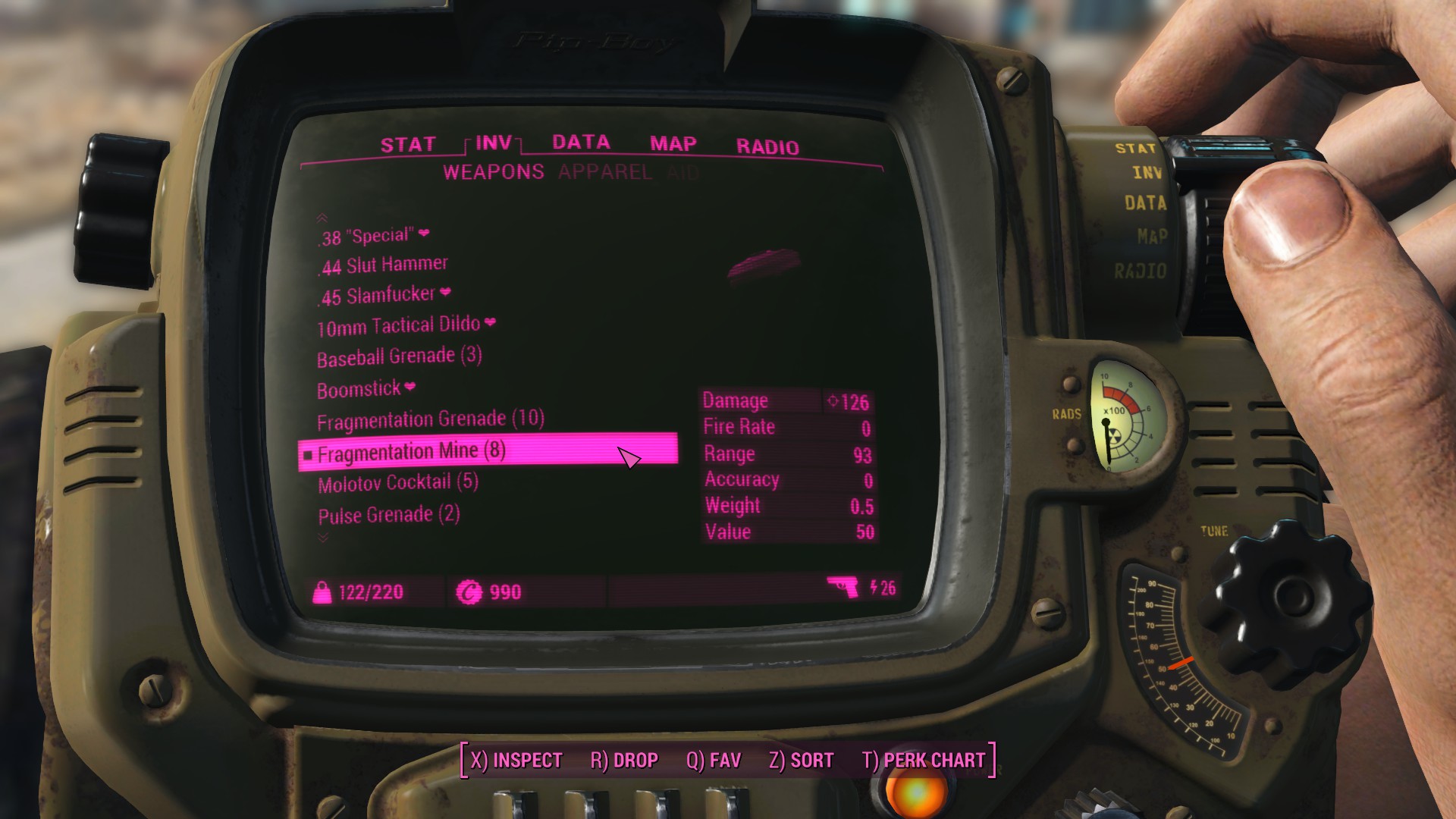
Task: Click the DROP button
Action: click(624, 760)
